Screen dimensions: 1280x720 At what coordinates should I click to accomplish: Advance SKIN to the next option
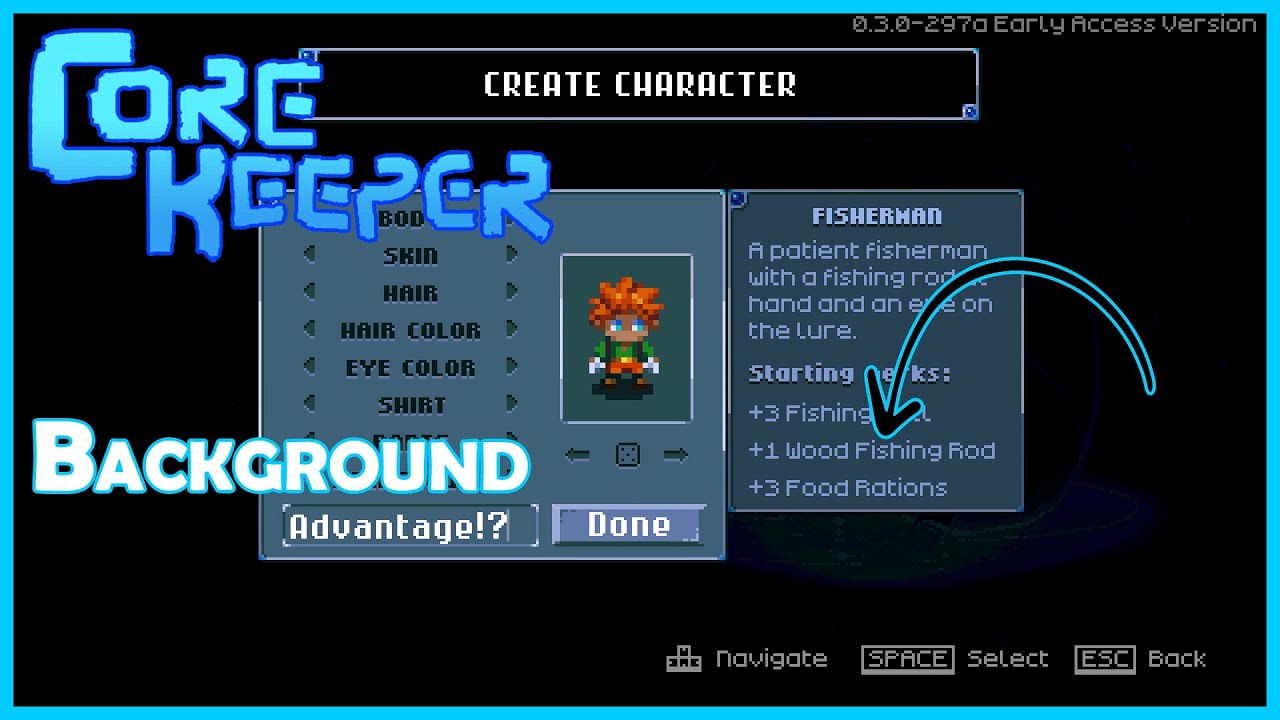[511, 256]
